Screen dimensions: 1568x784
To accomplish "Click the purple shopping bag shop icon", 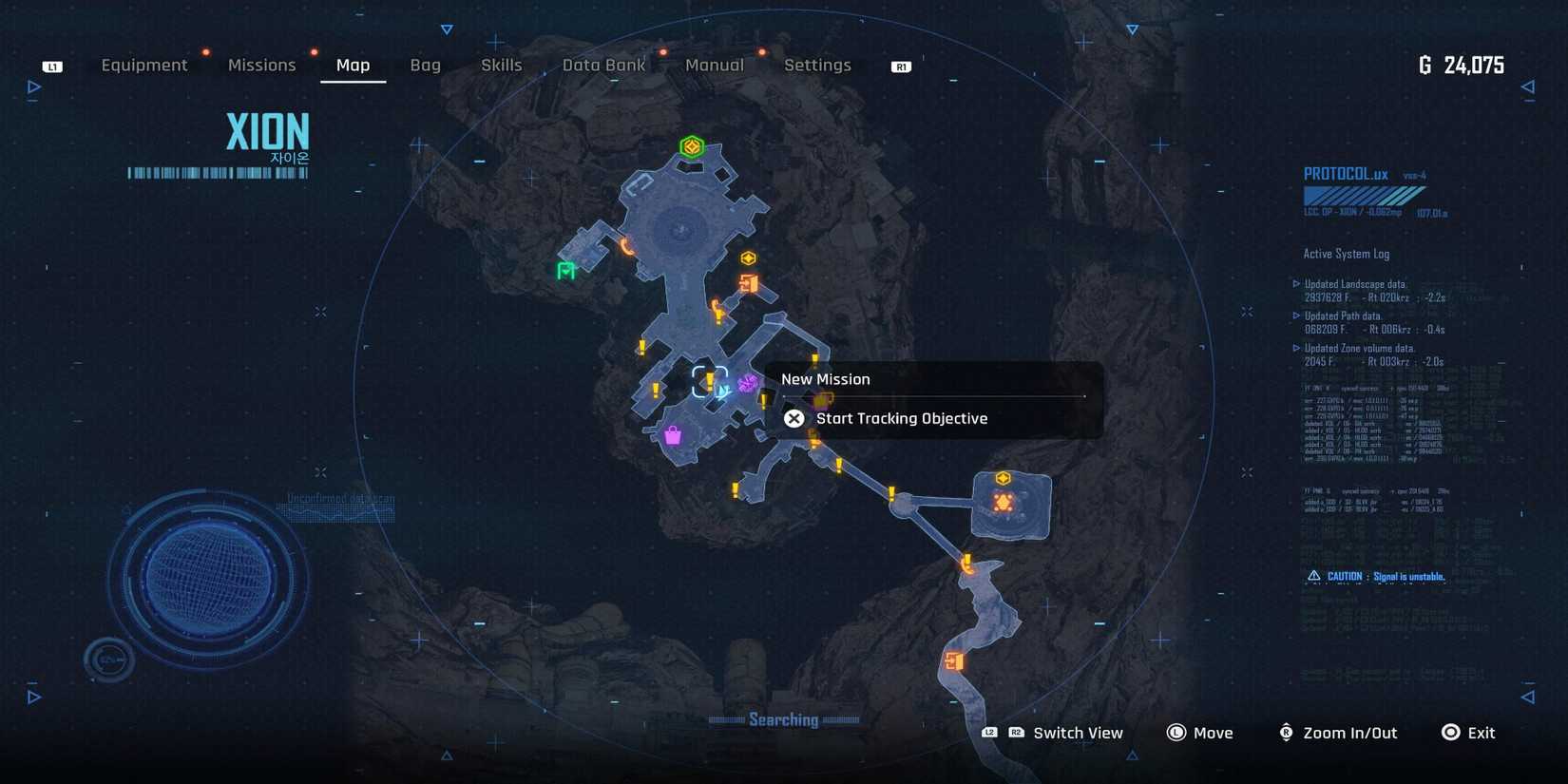I will click(673, 433).
